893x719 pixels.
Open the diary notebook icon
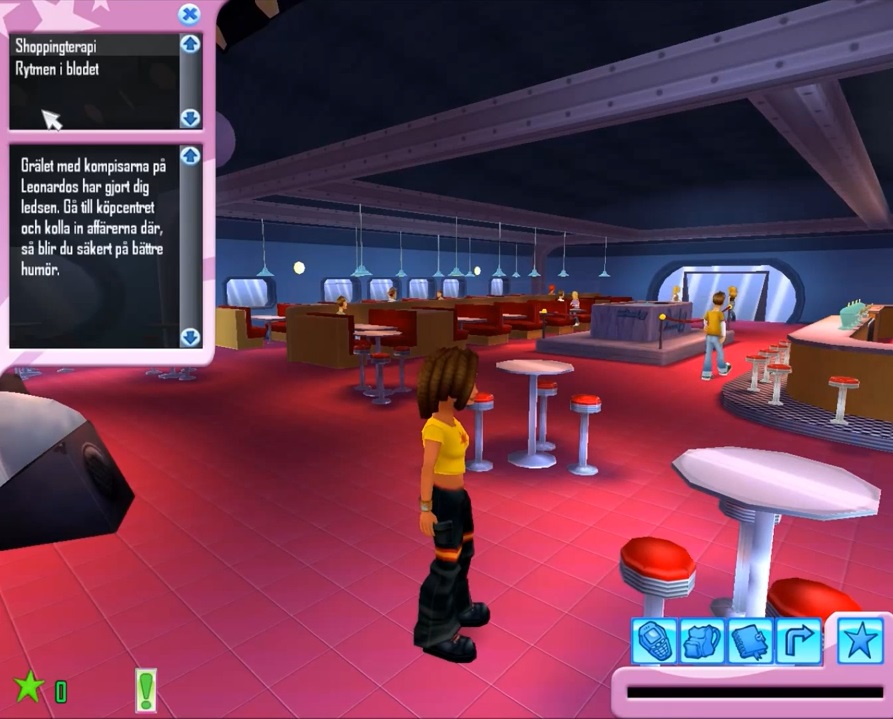coord(750,641)
